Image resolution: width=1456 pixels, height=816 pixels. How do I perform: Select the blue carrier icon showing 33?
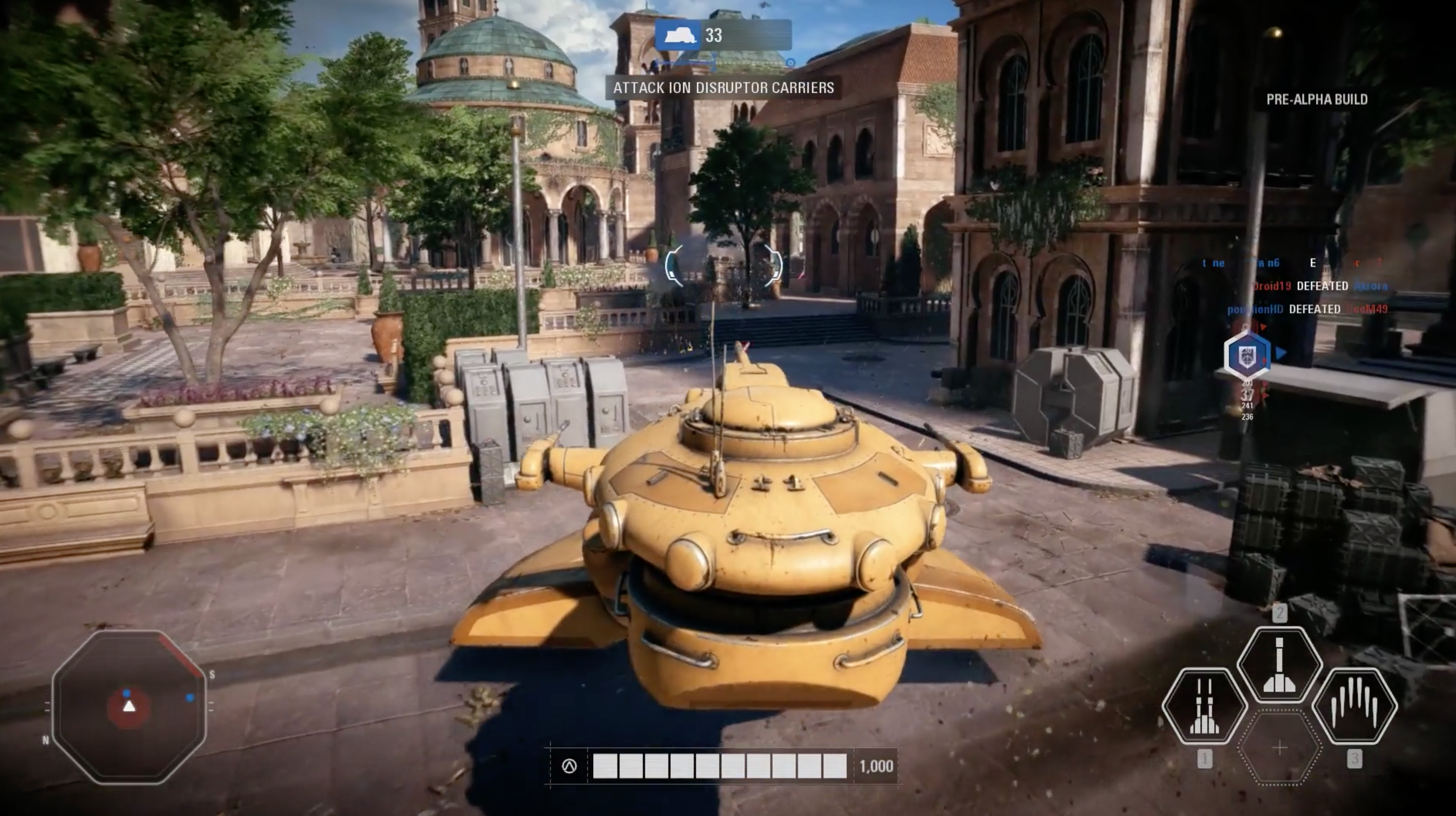click(x=678, y=36)
